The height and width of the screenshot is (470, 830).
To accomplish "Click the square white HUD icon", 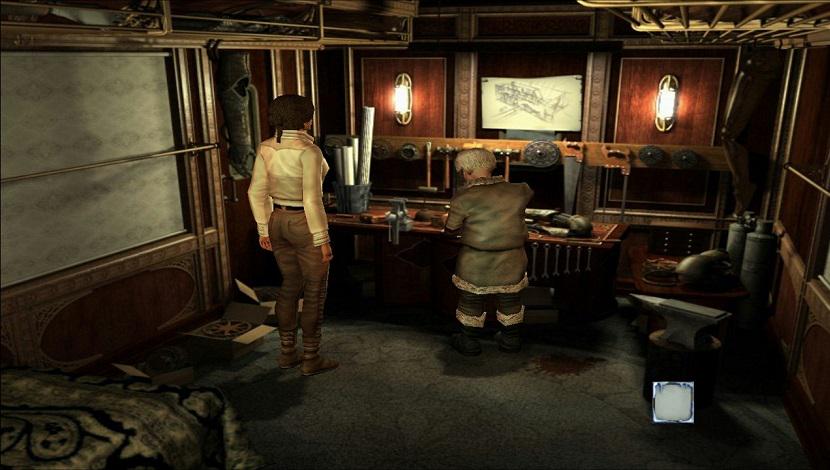I will [673, 402].
